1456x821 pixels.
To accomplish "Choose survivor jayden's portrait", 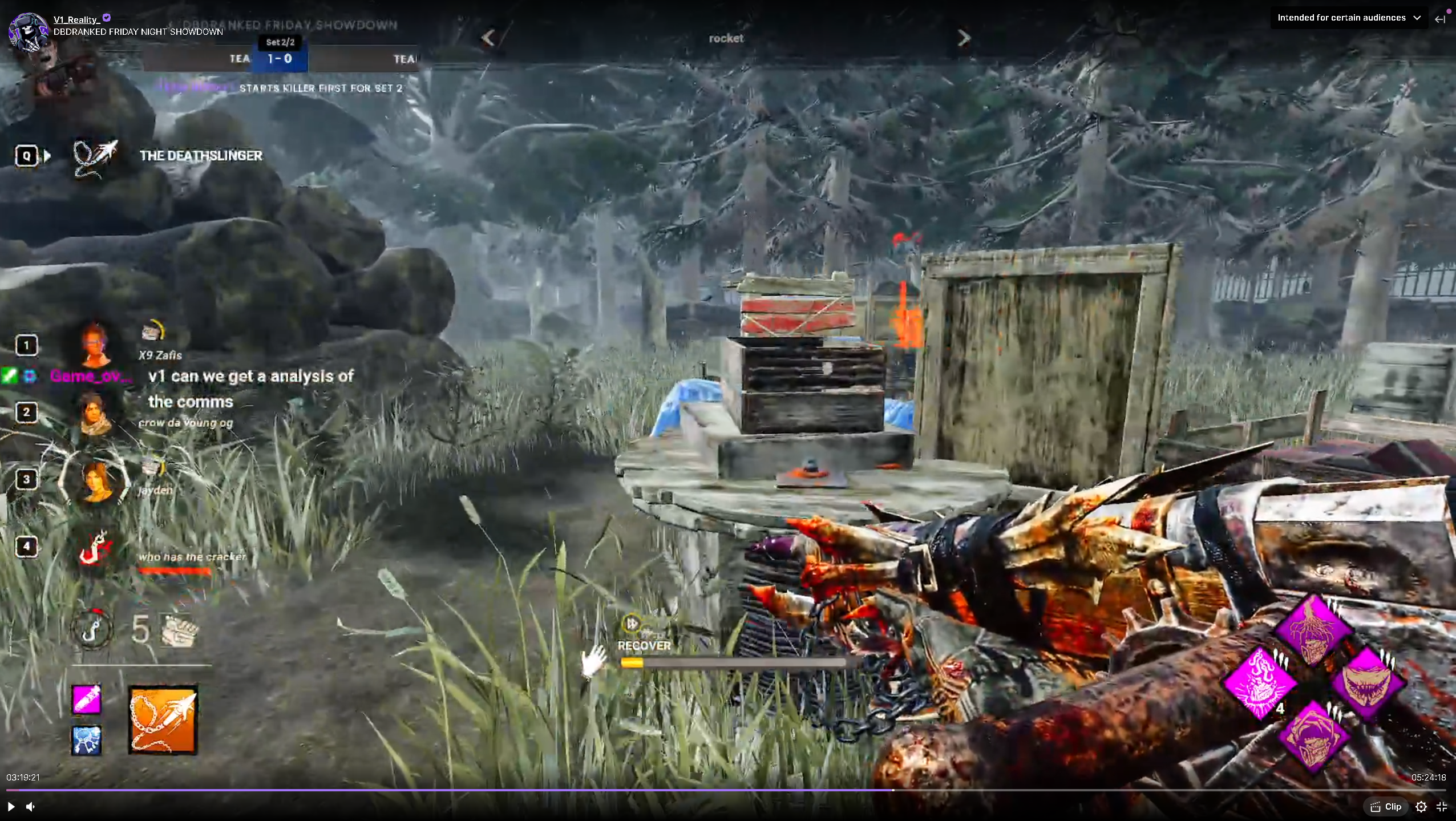I will pyautogui.click(x=95, y=480).
